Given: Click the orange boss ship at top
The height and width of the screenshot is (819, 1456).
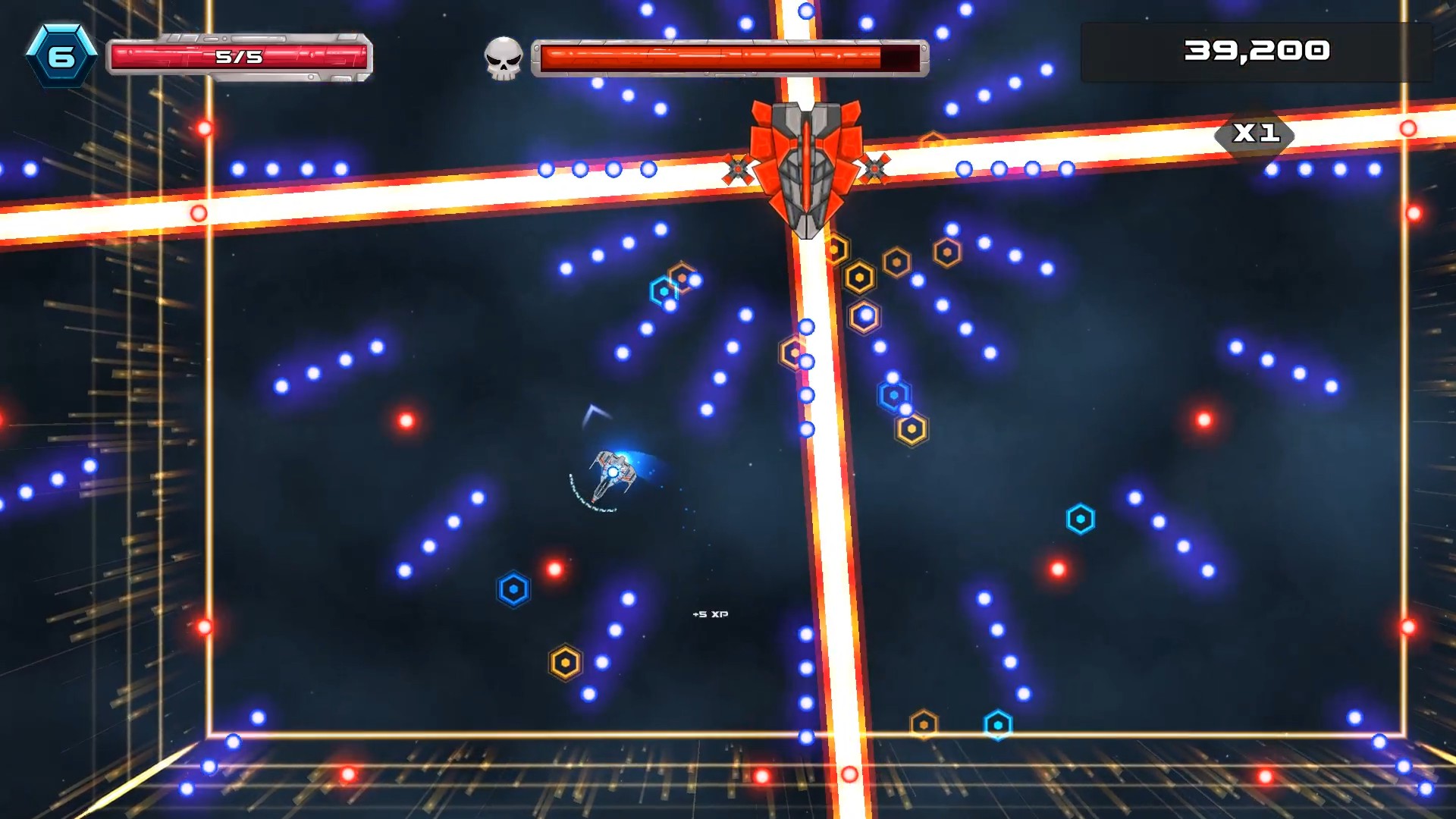Looking at the screenshot, I should [x=805, y=159].
